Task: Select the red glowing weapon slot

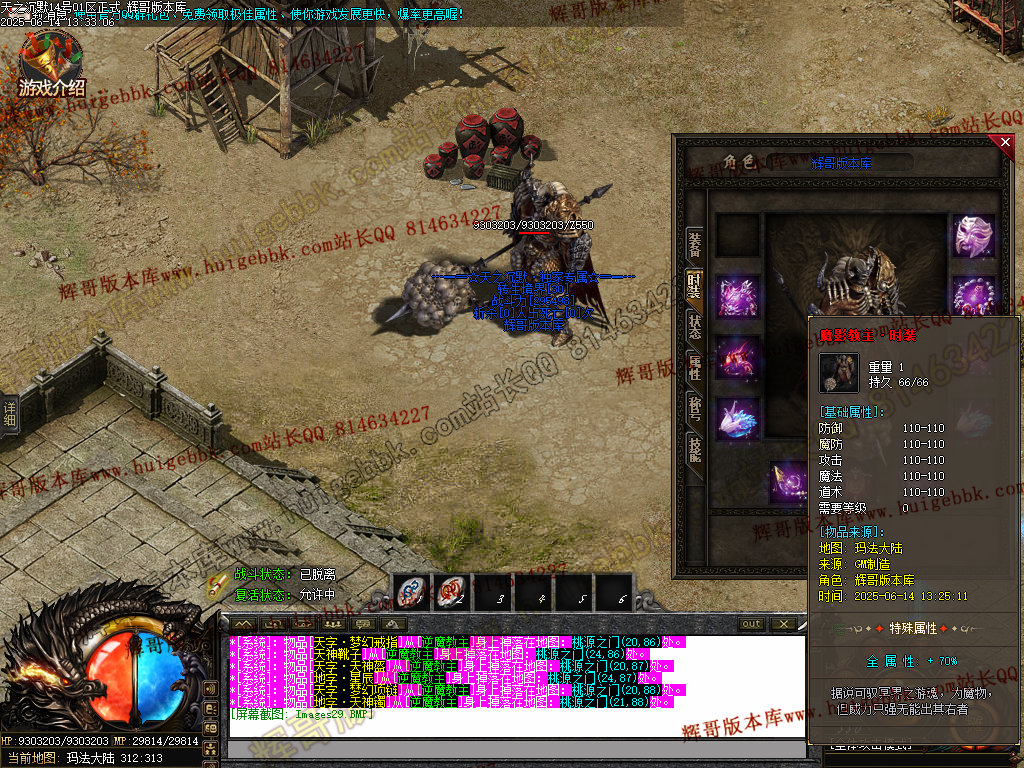Action: coord(738,358)
